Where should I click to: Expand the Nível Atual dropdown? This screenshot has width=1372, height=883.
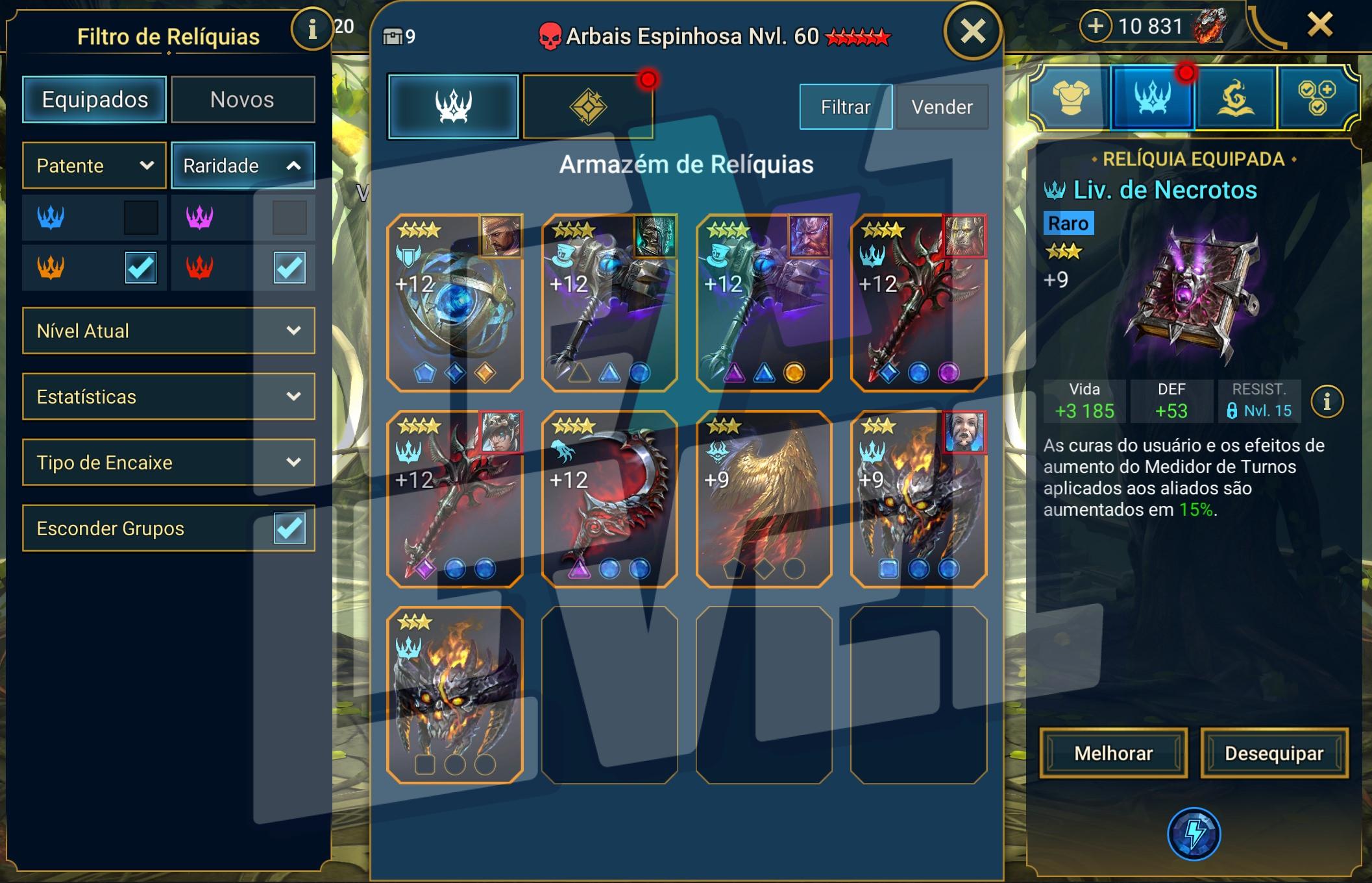pyautogui.click(x=169, y=331)
